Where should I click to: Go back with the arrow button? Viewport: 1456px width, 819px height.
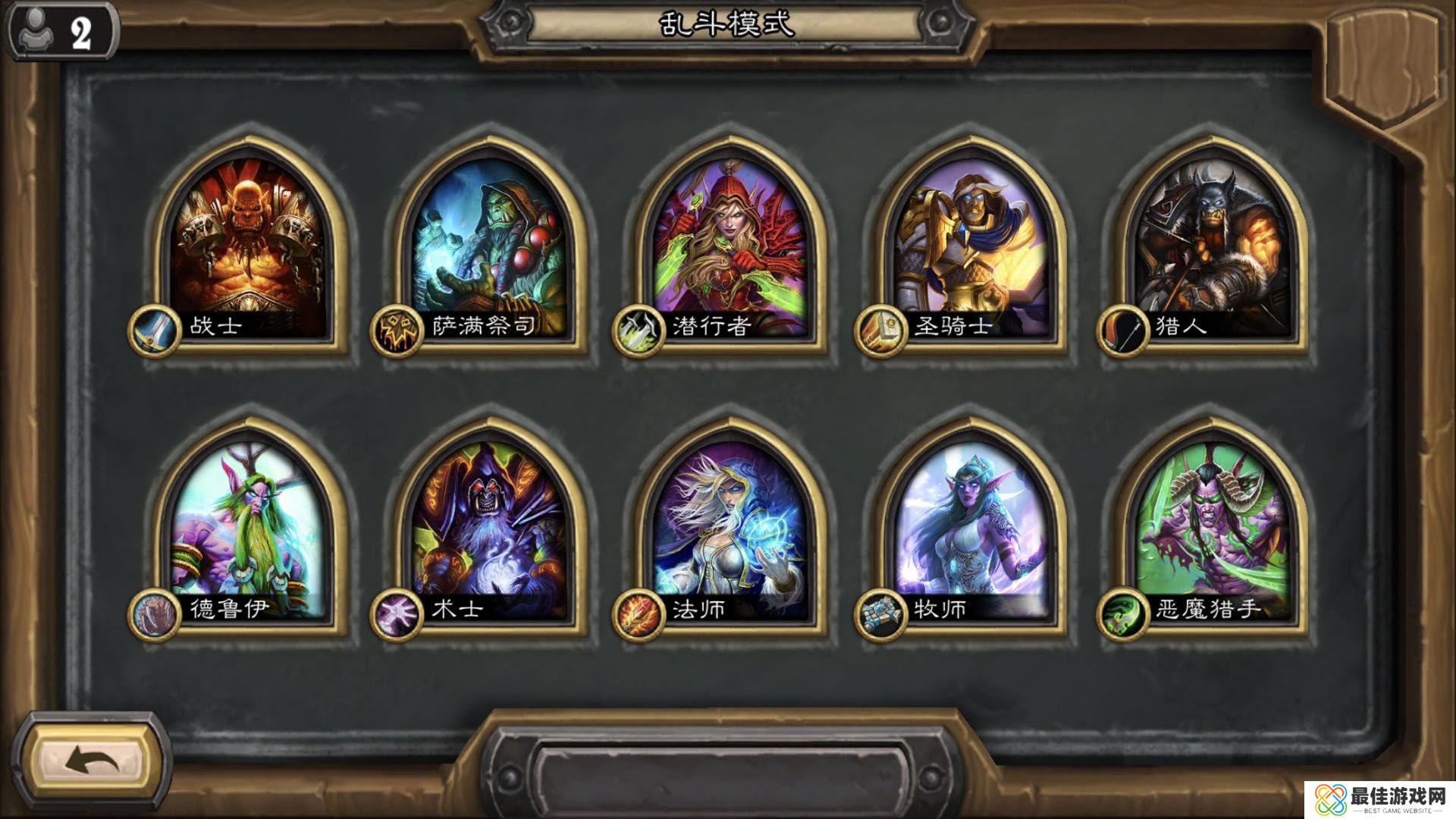tap(91, 760)
